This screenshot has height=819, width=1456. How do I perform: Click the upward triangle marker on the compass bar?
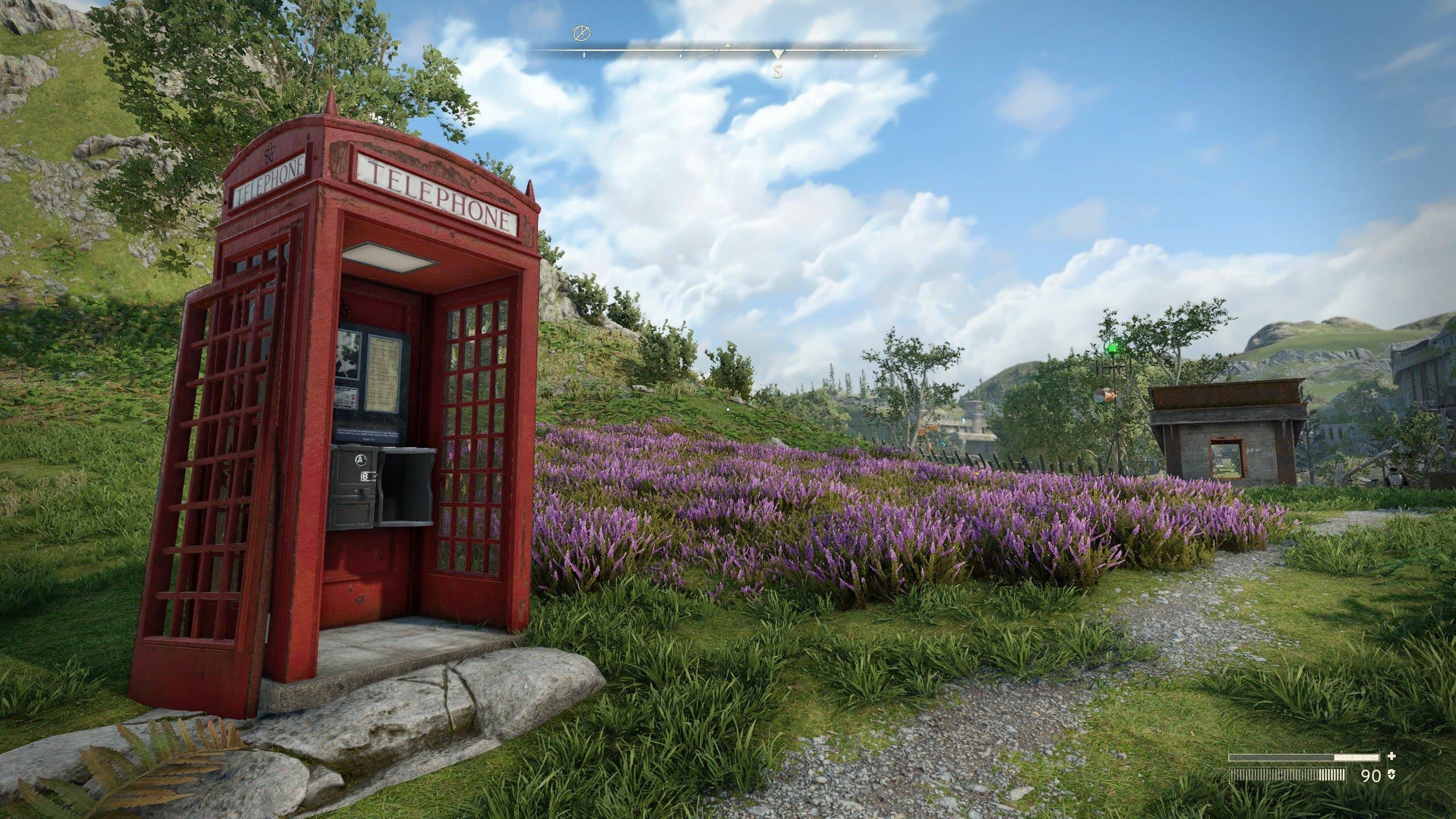pos(728,45)
